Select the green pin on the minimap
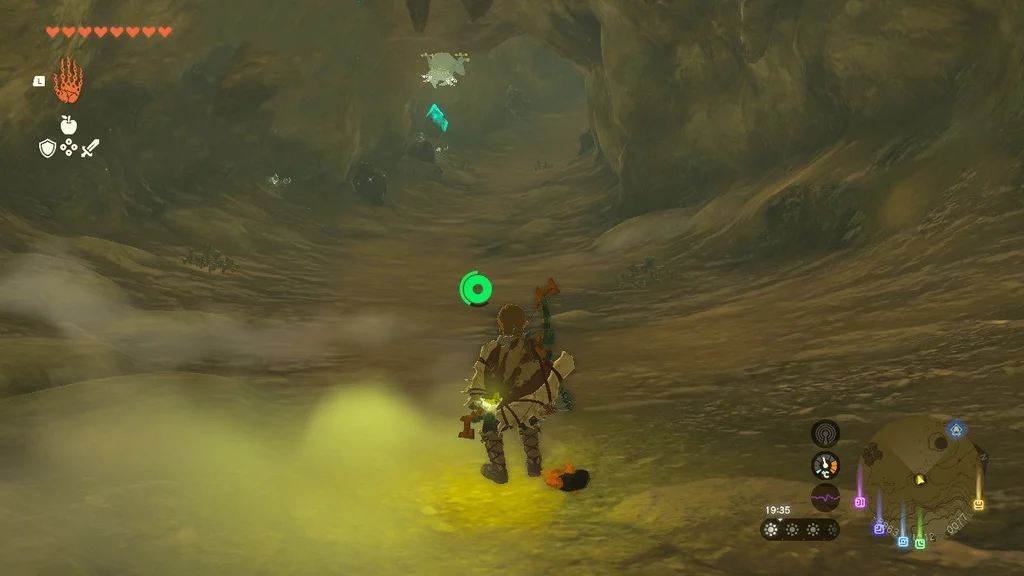The image size is (1024, 576). 920,543
